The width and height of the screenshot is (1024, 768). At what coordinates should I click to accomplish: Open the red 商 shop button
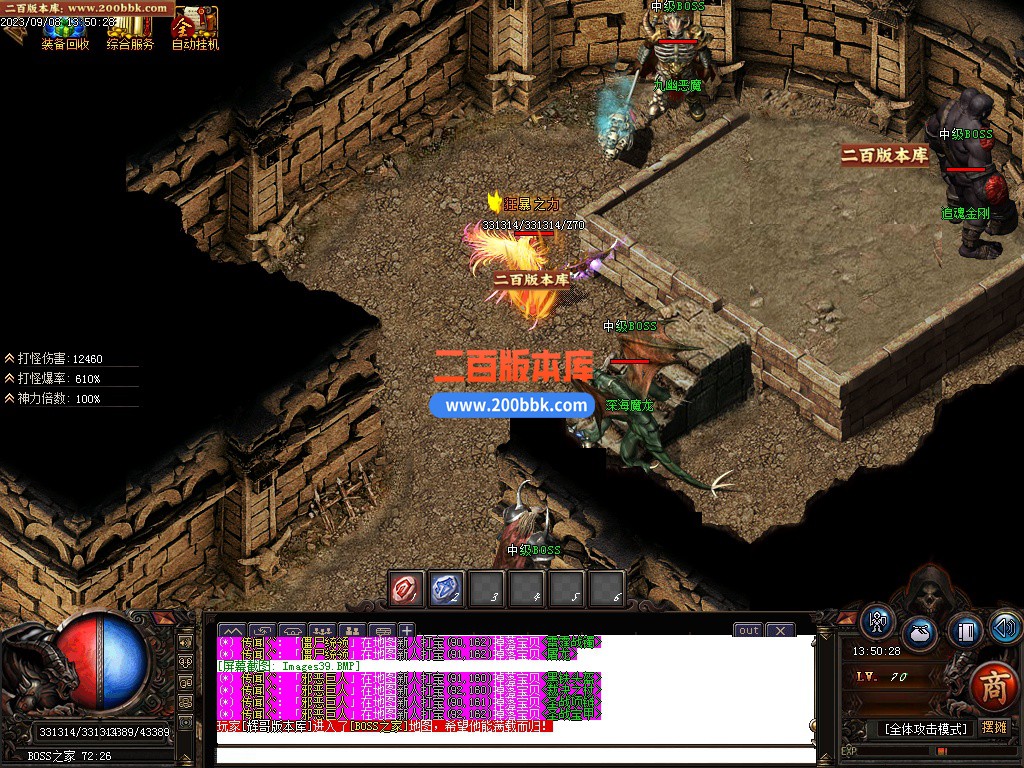(993, 686)
